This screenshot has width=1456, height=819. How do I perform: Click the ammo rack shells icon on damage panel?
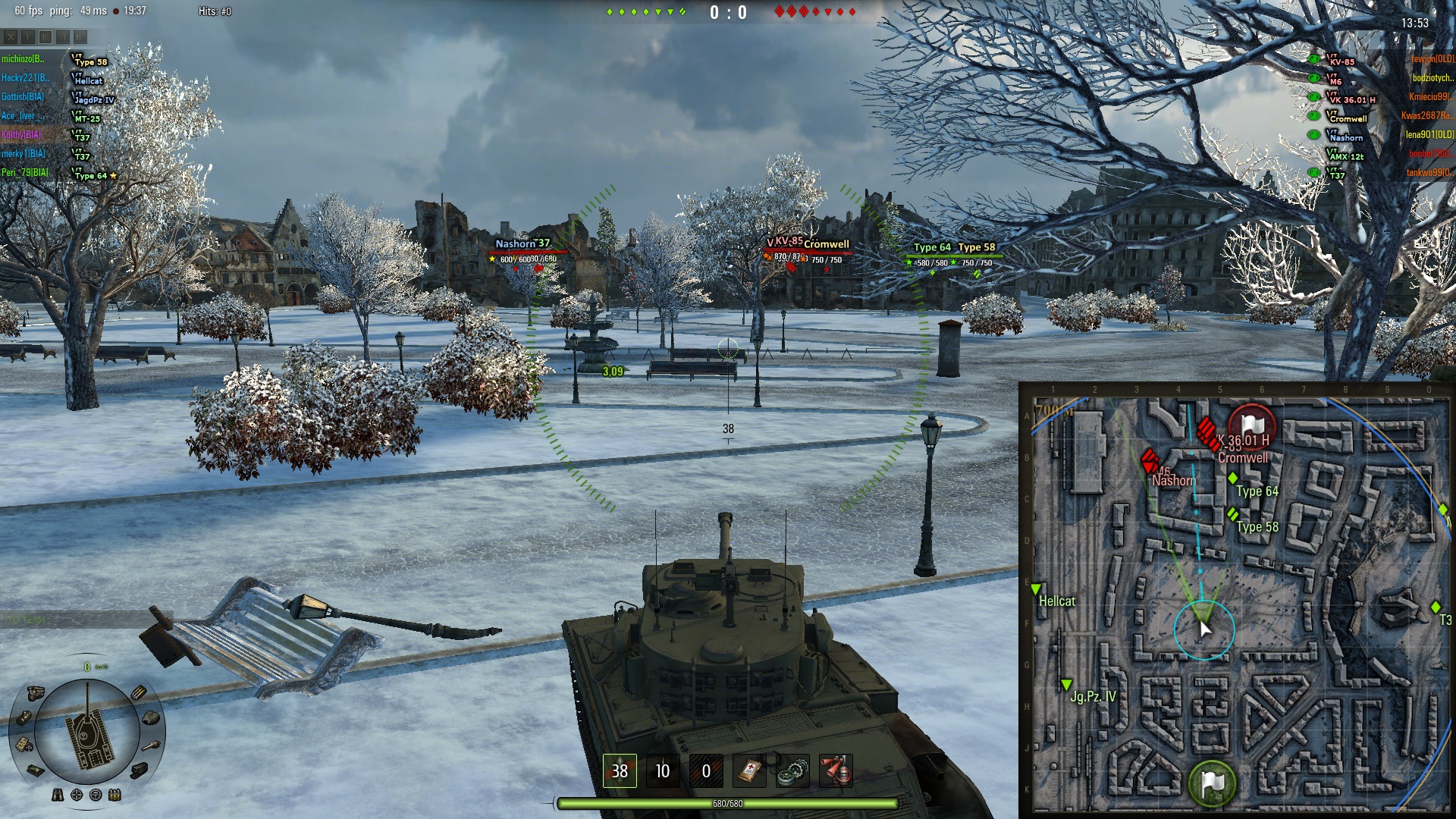[139, 692]
